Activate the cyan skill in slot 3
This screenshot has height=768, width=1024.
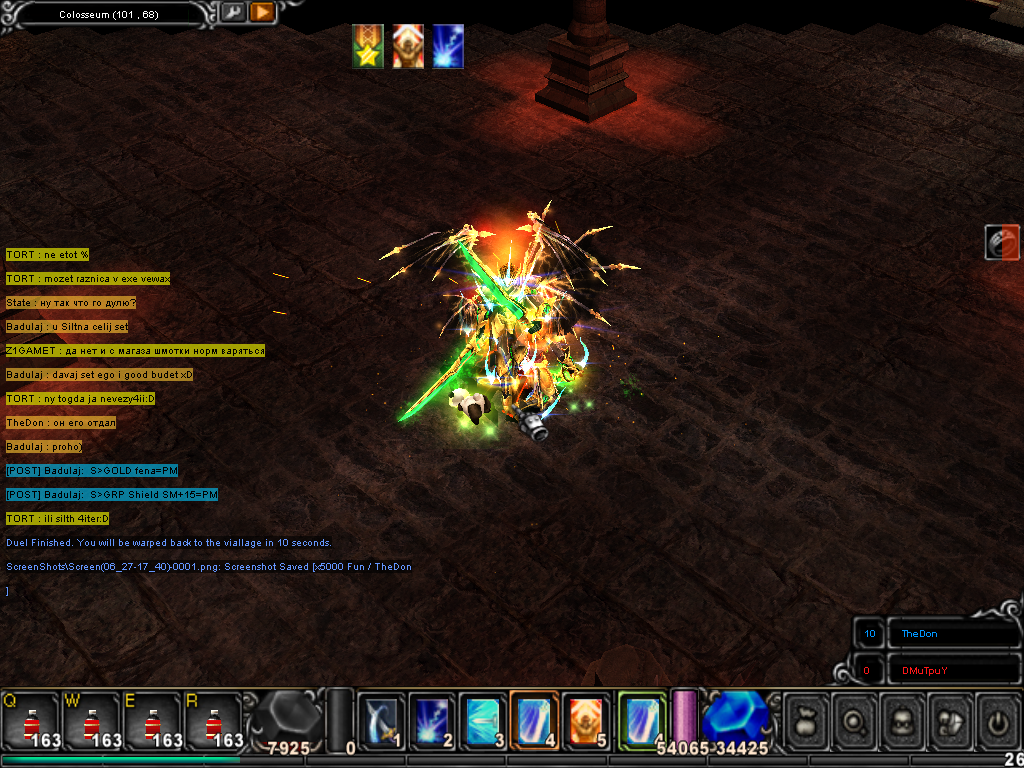tap(484, 719)
